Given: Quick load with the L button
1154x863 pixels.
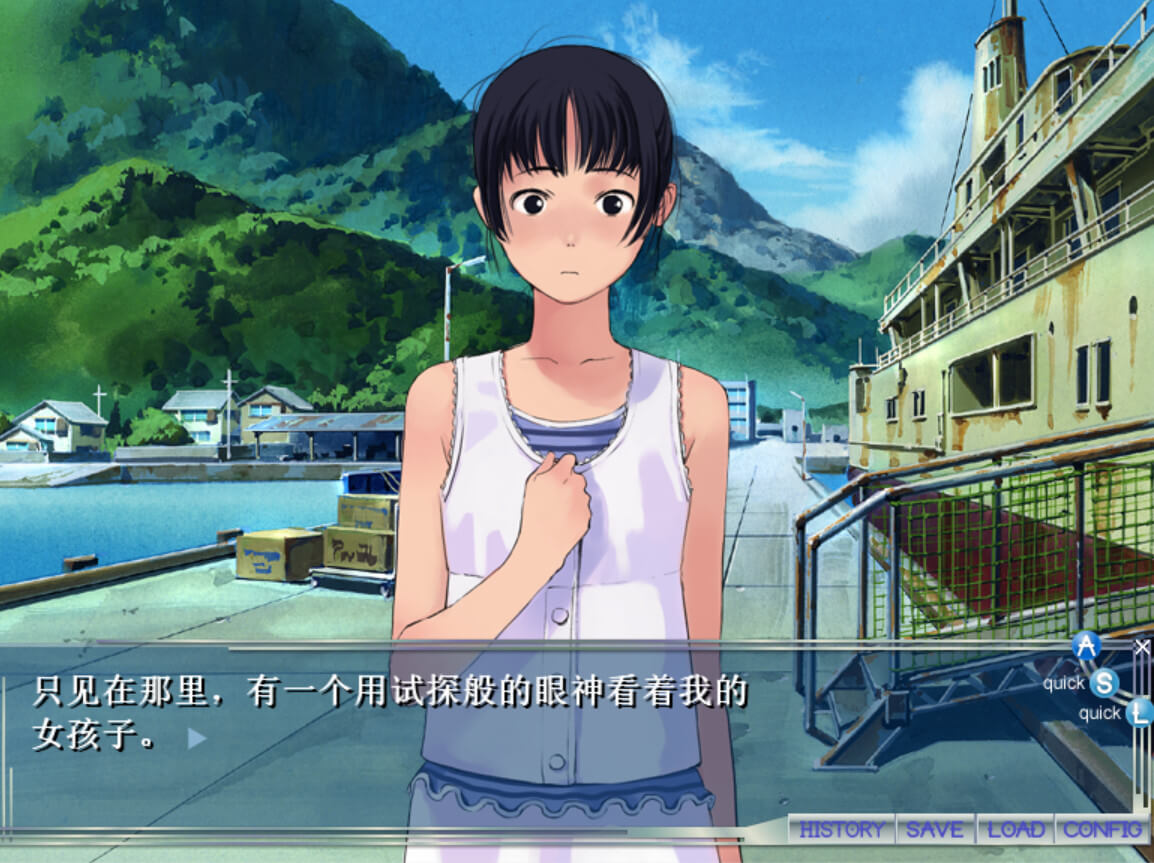Looking at the screenshot, I should [x=1138, y=713].
